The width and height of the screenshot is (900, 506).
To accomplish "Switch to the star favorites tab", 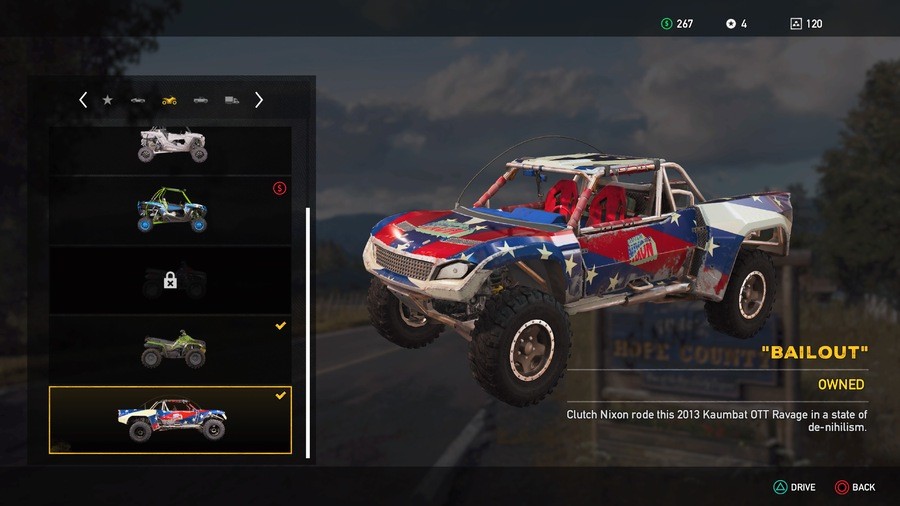I will click(108, 100).
